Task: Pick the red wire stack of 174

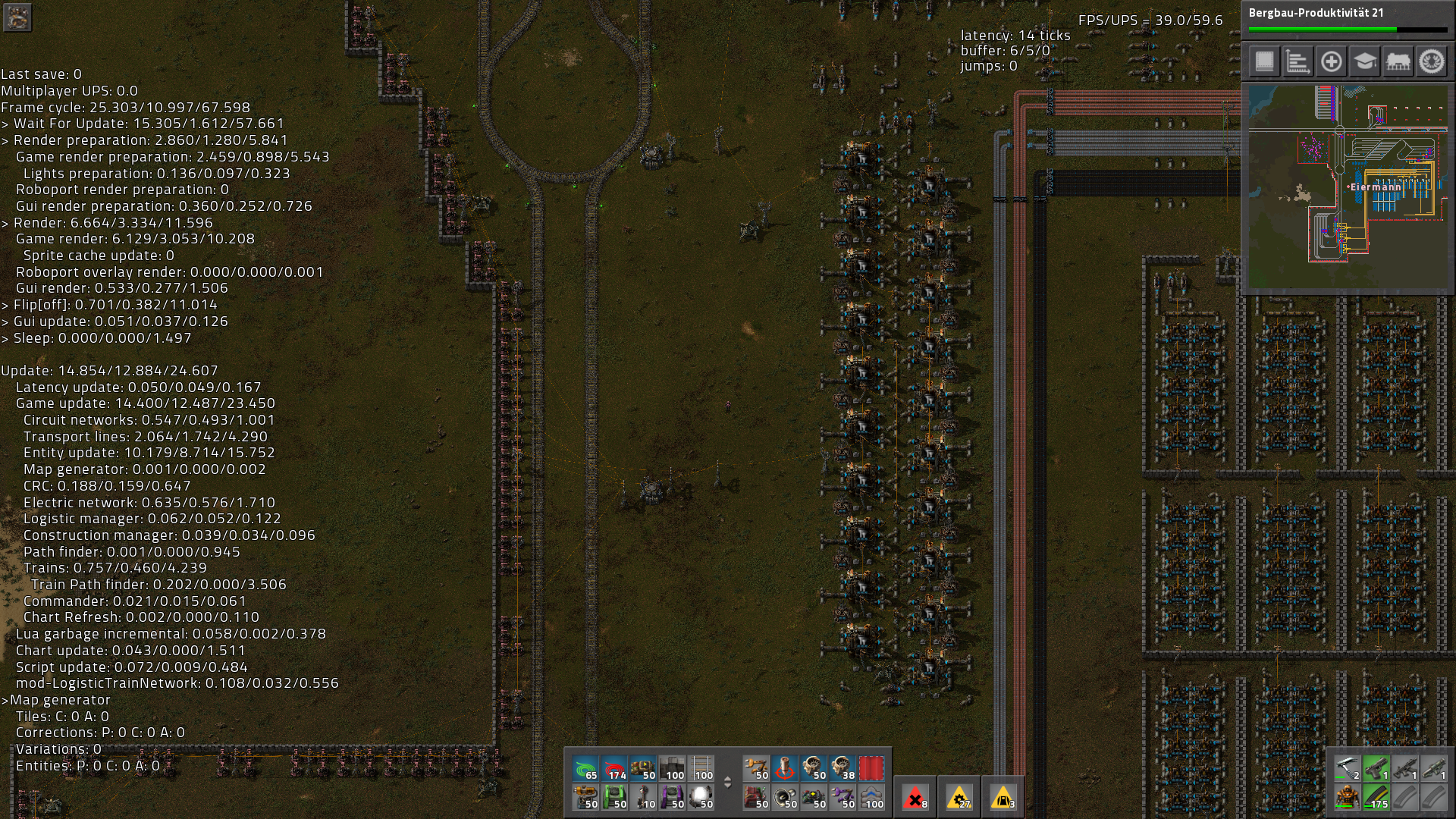Action: (614, 768)
